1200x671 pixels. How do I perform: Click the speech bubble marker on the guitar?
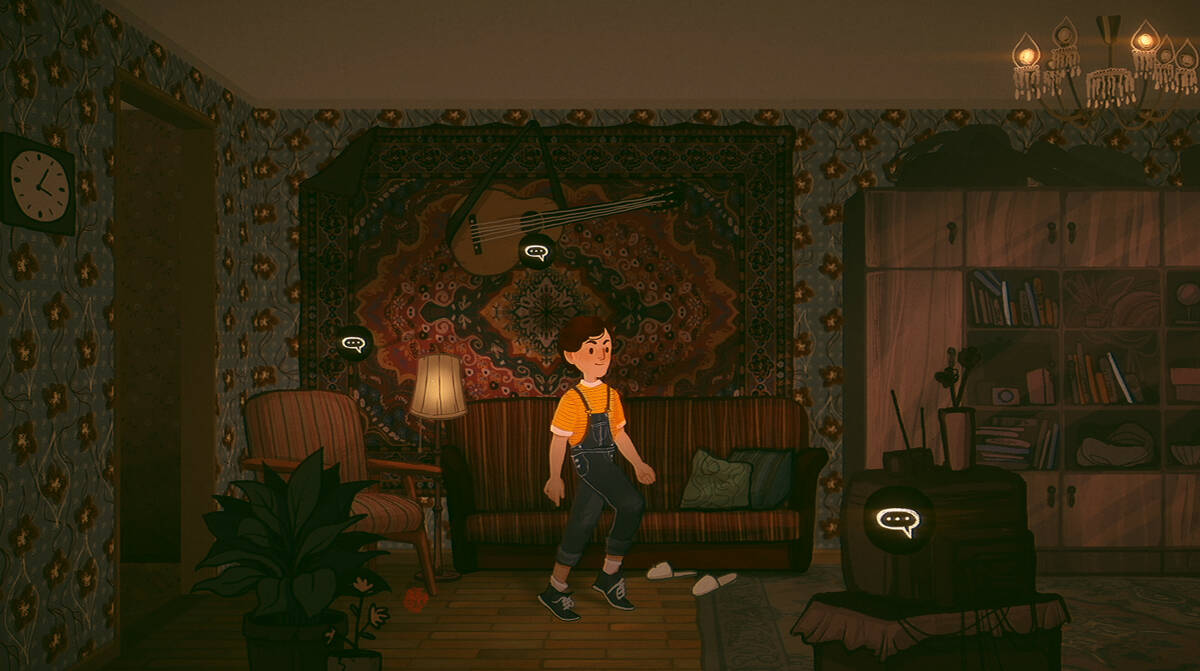tap(537, 251)
